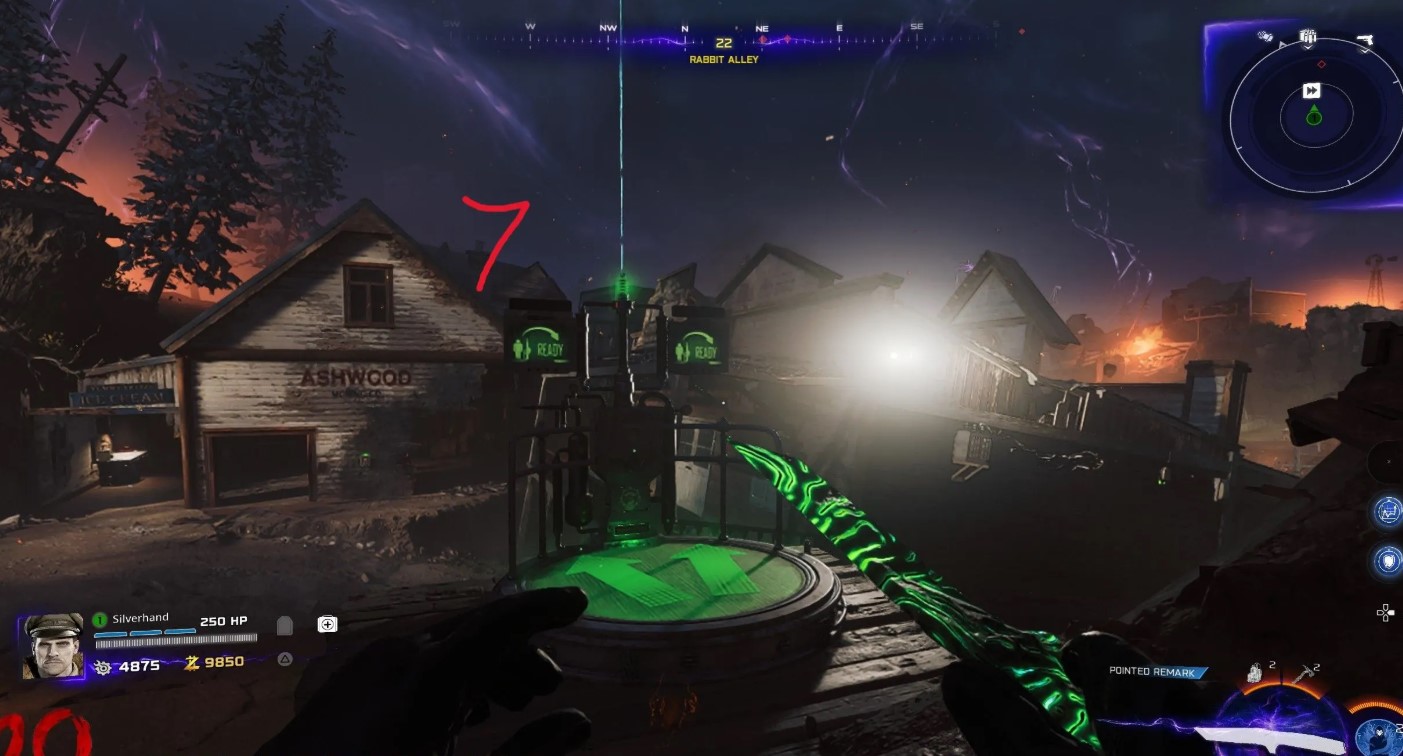The image size is (1403, 756).
Task: Click the crate marker atop the minimap
Action: point(1307,38)
